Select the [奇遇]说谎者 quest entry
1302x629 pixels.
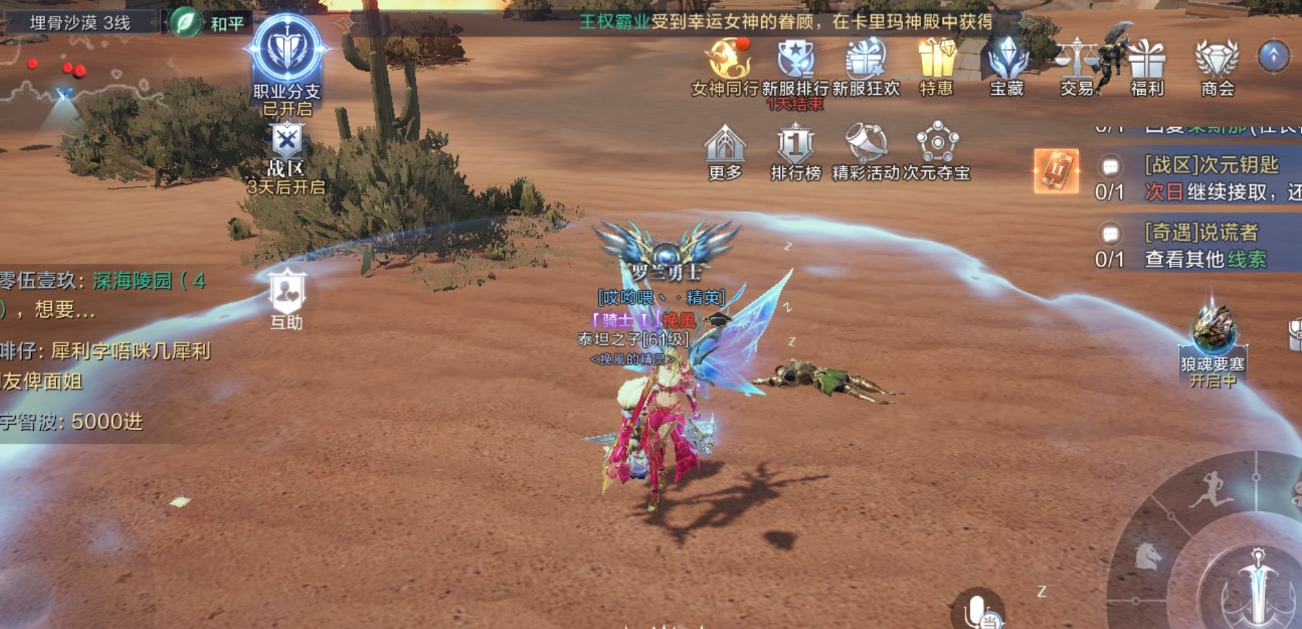tap(1200, 245)
